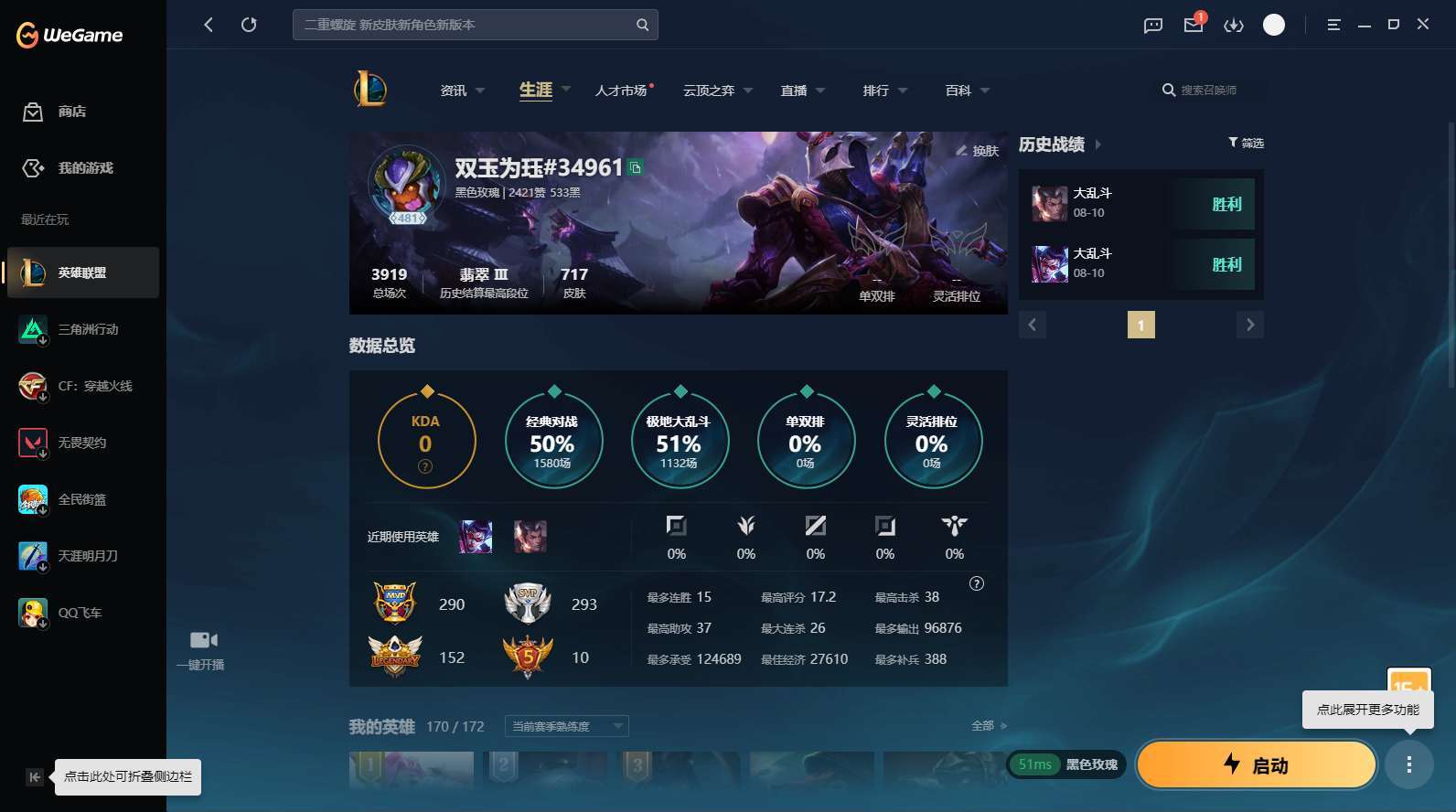Start streaming with 一键开播
This screenshot has width=1456, height=812.
tap(201, 649)
